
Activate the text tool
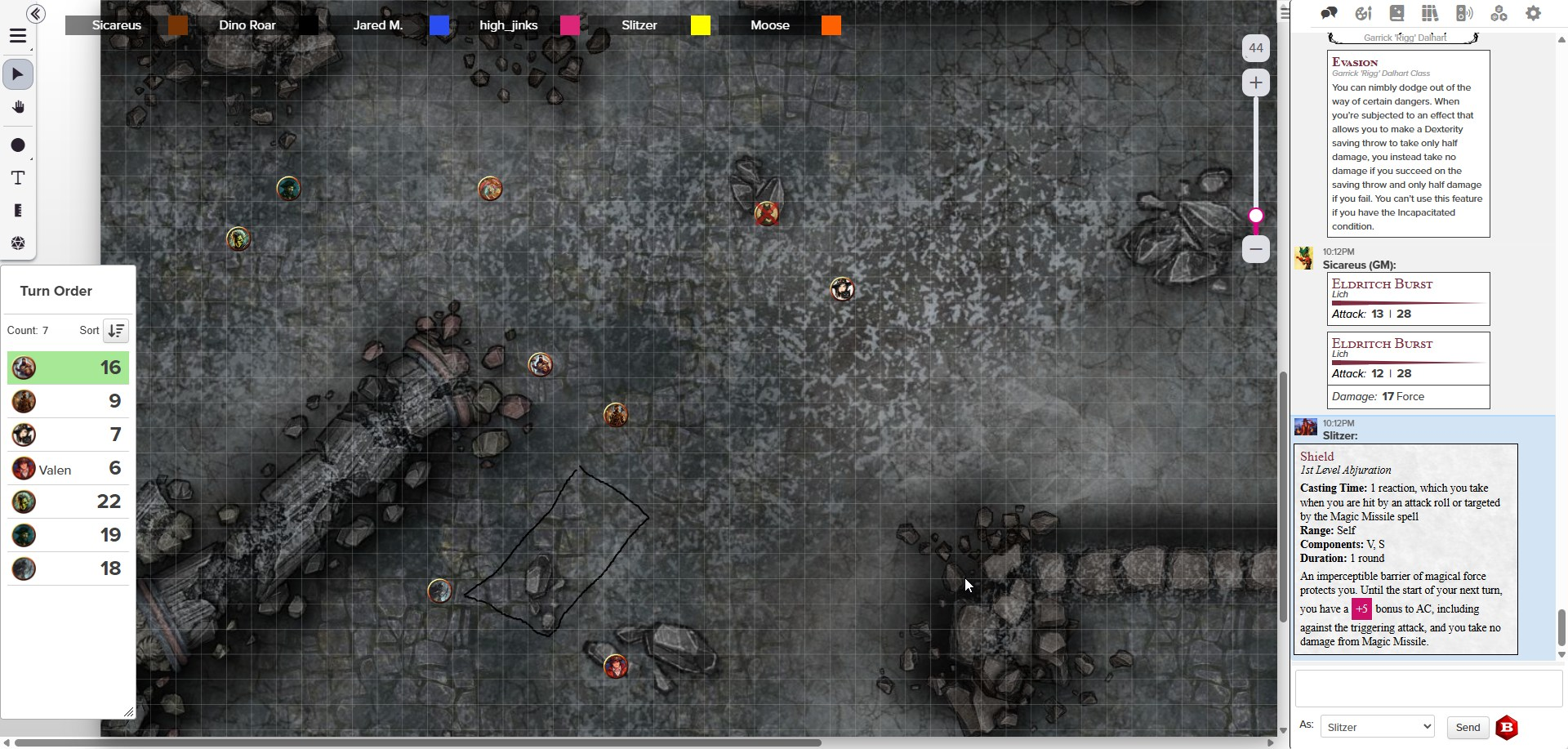18,178
